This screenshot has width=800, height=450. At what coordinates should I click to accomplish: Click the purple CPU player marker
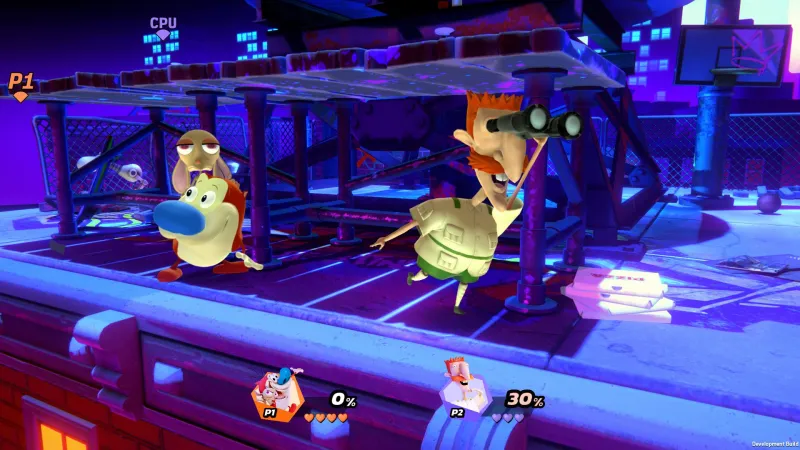163,27
